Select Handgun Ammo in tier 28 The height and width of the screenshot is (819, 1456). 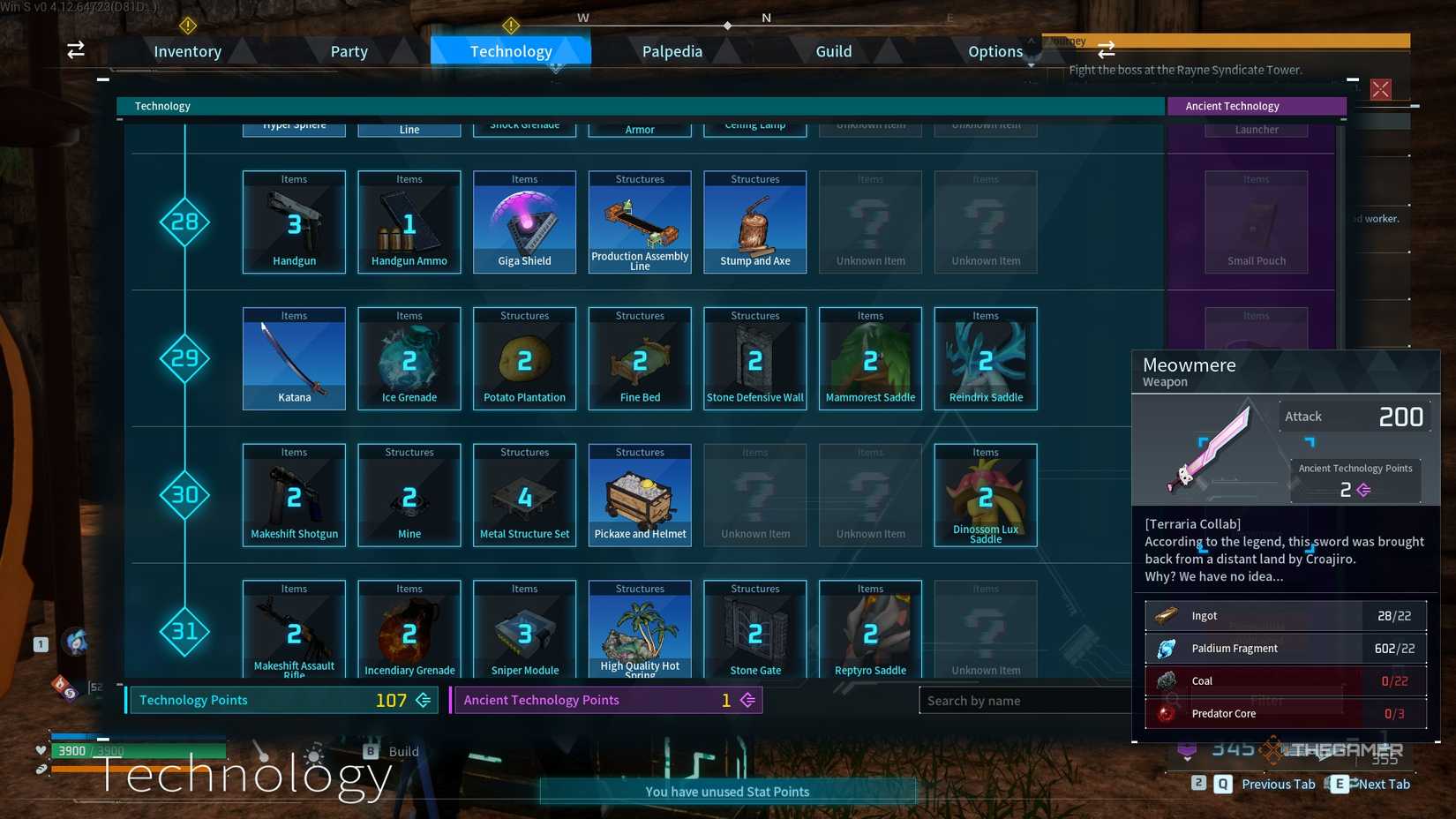point(409,222)
